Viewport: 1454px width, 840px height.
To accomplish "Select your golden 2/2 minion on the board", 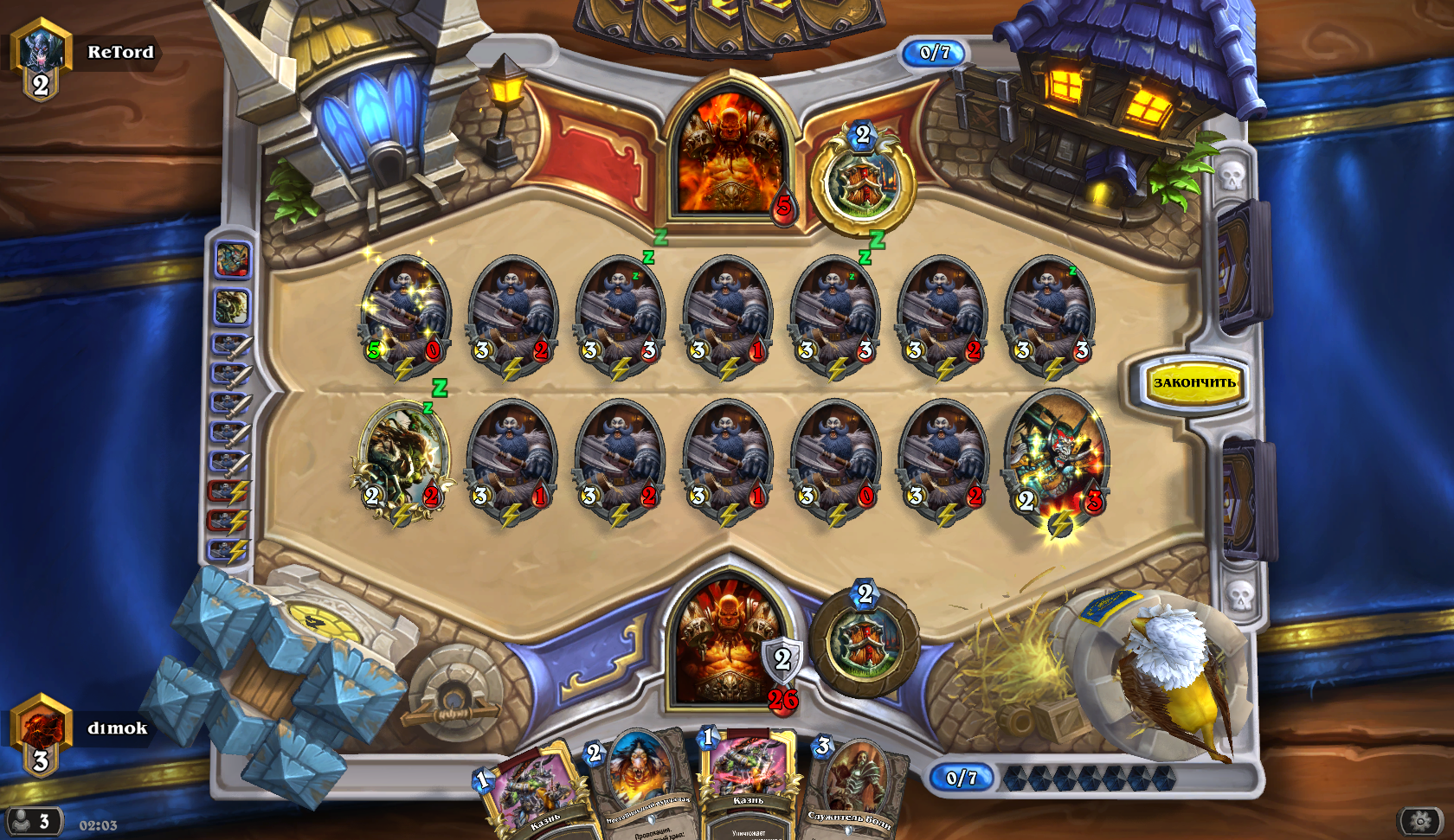I will tap(402, 458).
